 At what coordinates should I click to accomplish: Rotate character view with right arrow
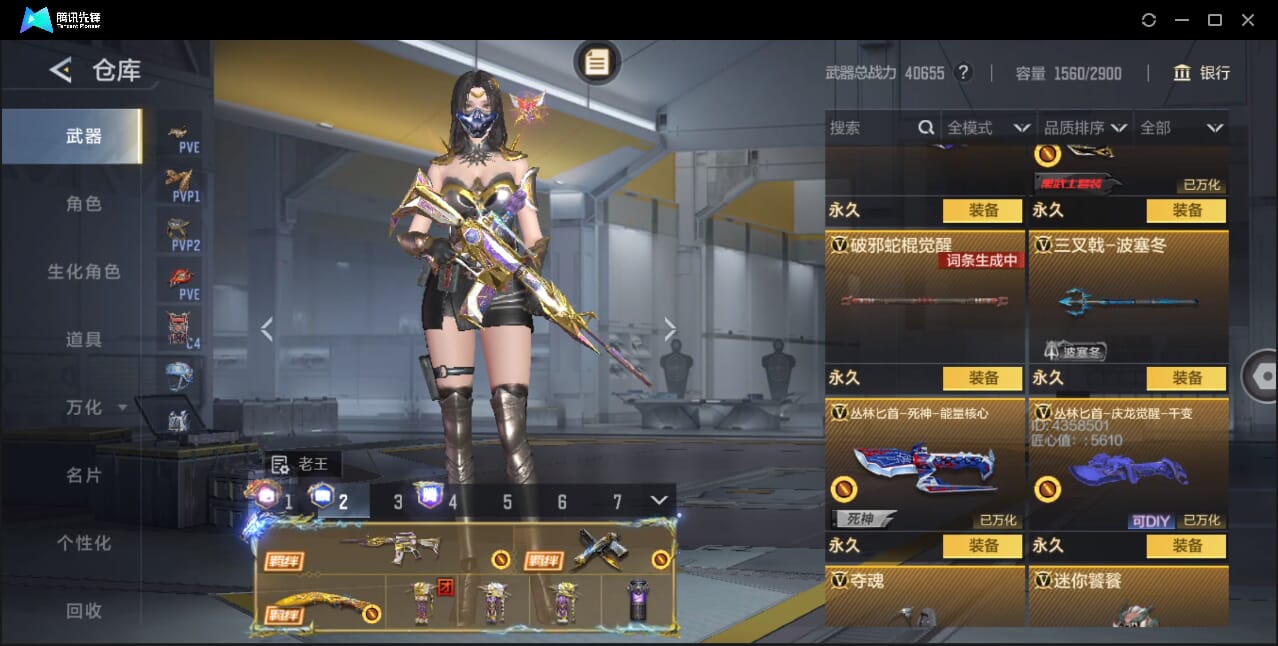tap(670, 329)
